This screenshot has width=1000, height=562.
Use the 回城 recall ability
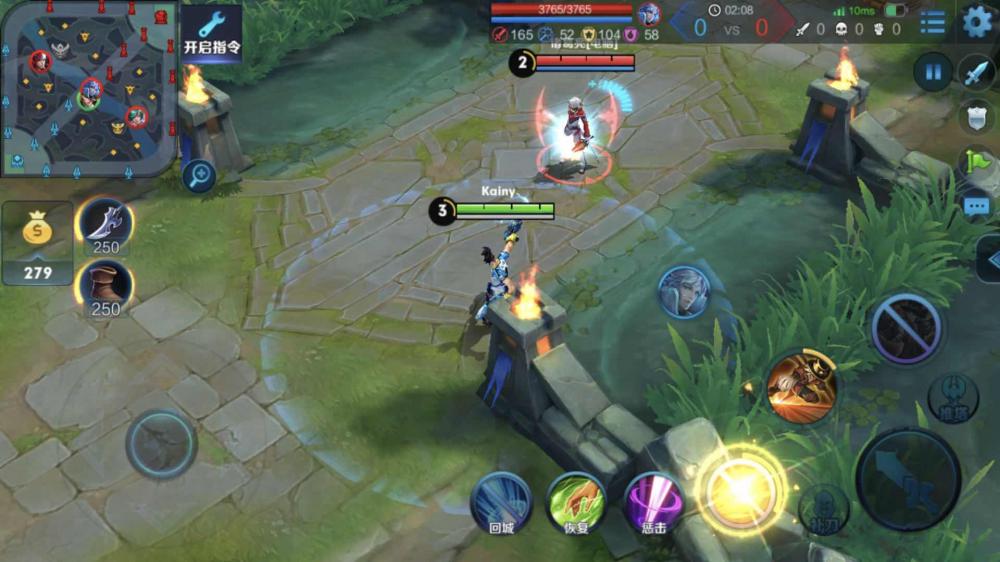[x=501, y=502]
